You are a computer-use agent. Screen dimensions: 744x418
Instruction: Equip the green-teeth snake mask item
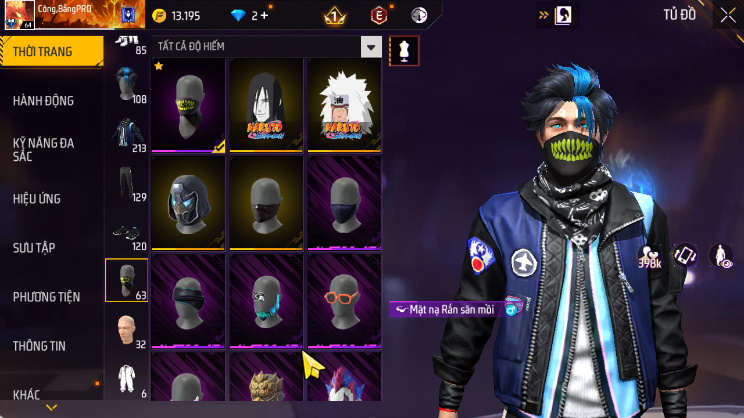[x=190, y=104]
